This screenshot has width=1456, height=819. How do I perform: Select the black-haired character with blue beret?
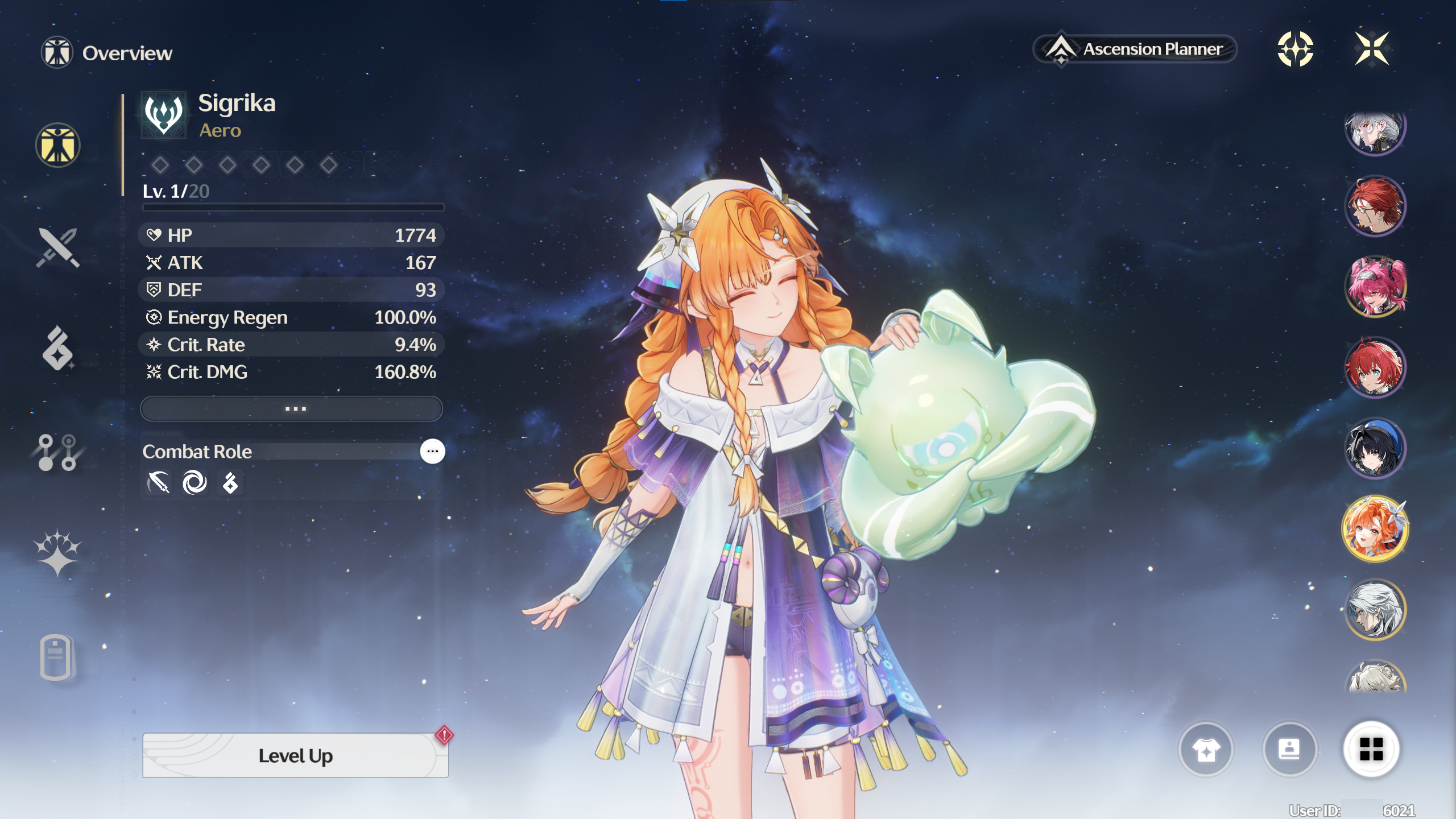[1375, 448]
